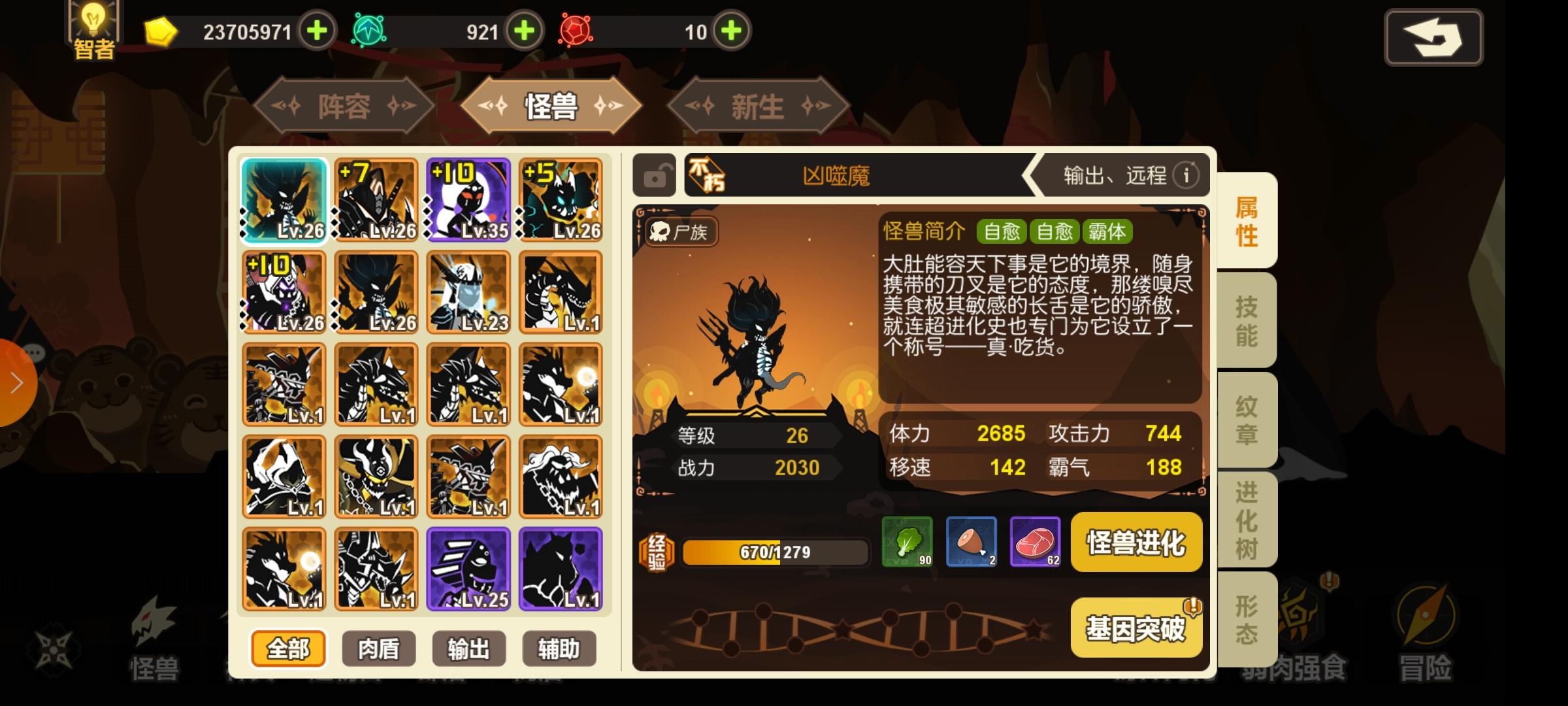1568x706 pixels.
Task: Tap the back return arrow at top right
Action: (1433, 37)
